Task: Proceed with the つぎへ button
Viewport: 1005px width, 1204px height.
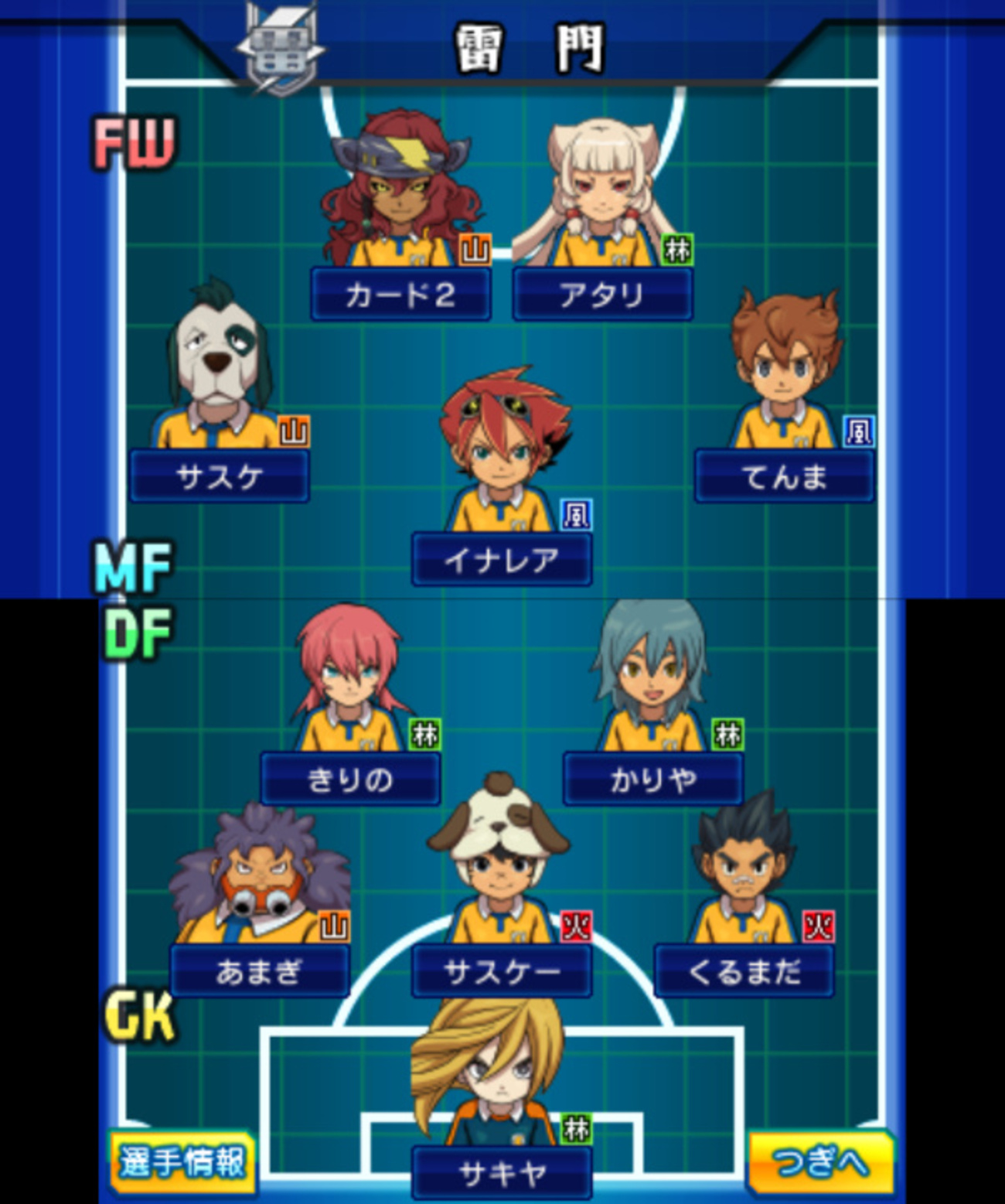Action: (820, 1161)
